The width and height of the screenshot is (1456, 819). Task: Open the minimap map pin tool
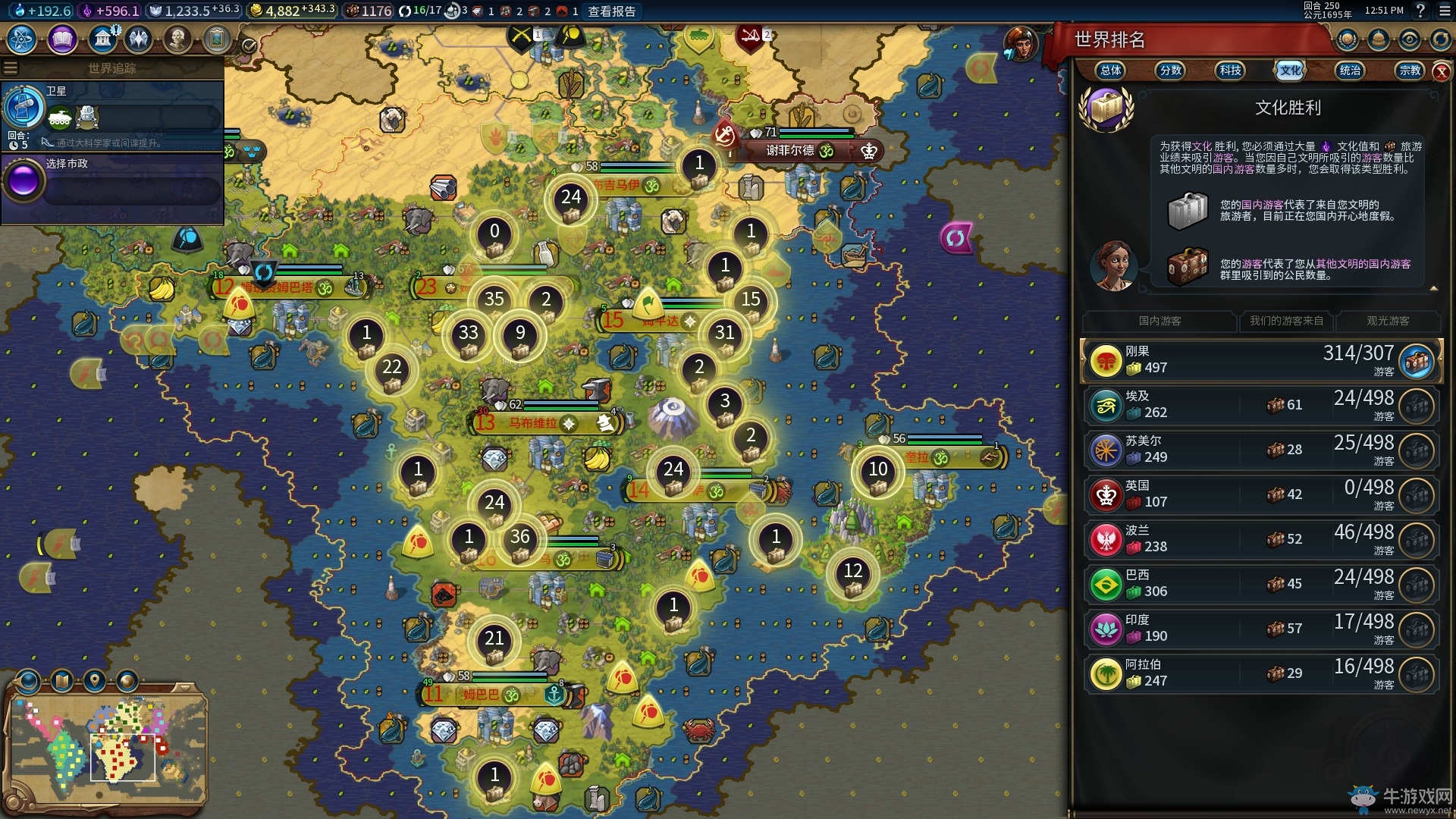pyautogui.click(x=95, y=681)
